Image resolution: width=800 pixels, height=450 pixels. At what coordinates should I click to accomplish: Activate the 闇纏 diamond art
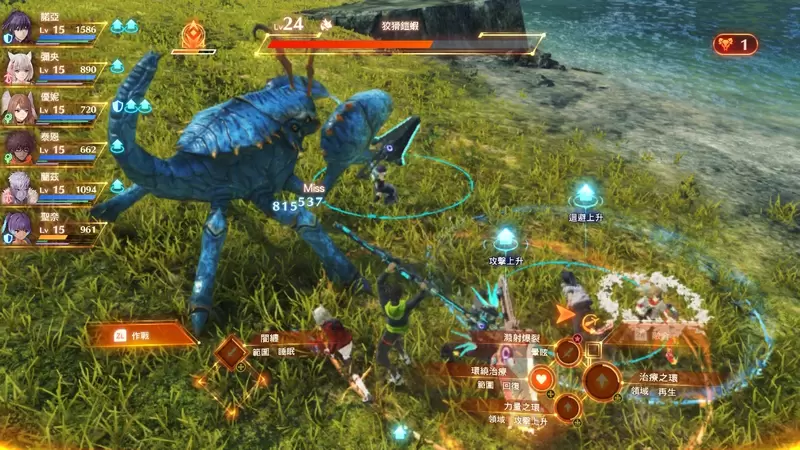232,353
